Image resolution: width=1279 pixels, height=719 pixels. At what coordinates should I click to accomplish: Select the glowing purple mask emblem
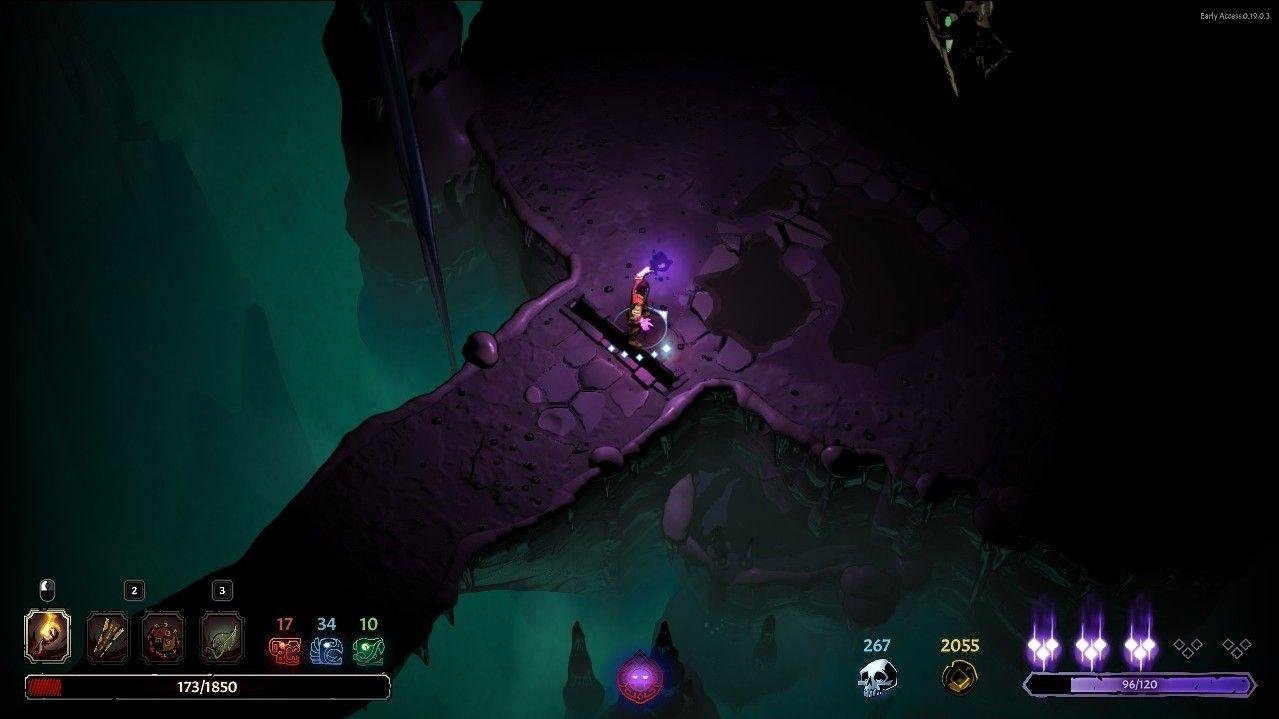[x=637, y=680]
